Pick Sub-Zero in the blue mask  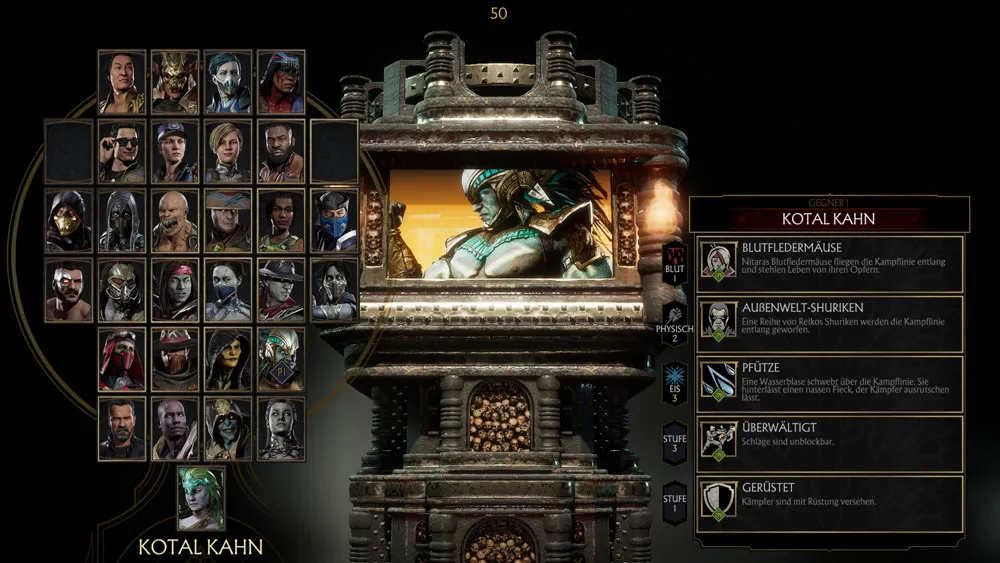[334, 221]
